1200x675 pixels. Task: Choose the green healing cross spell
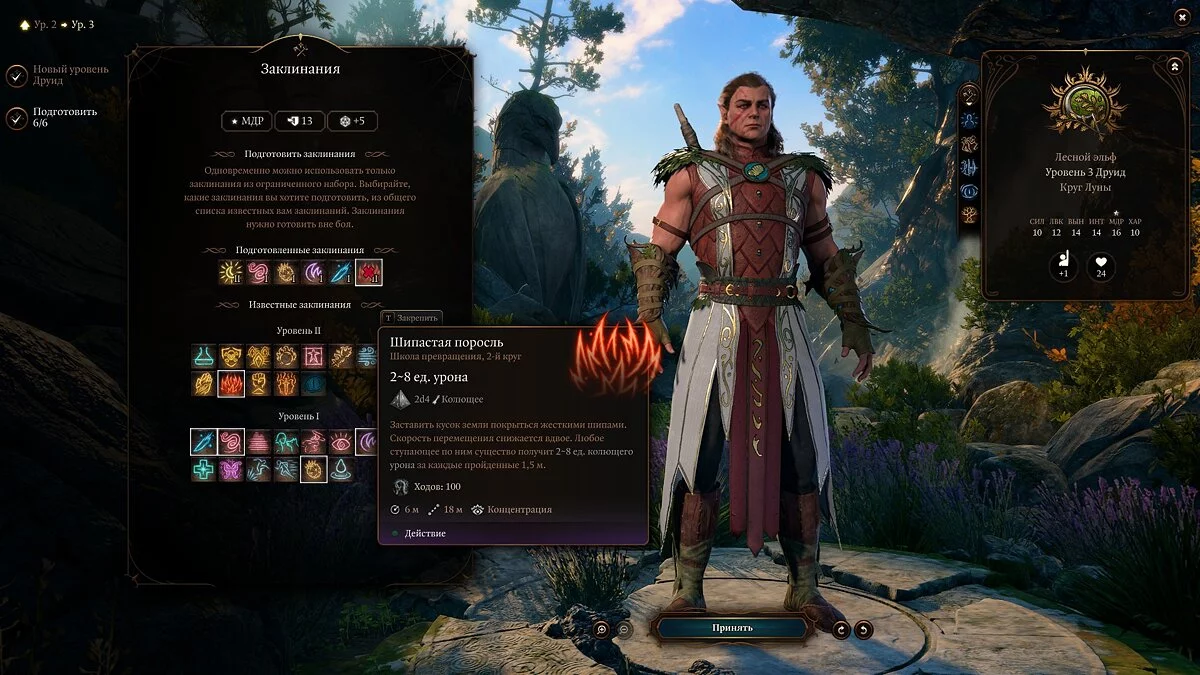click(x=204, y=469)
